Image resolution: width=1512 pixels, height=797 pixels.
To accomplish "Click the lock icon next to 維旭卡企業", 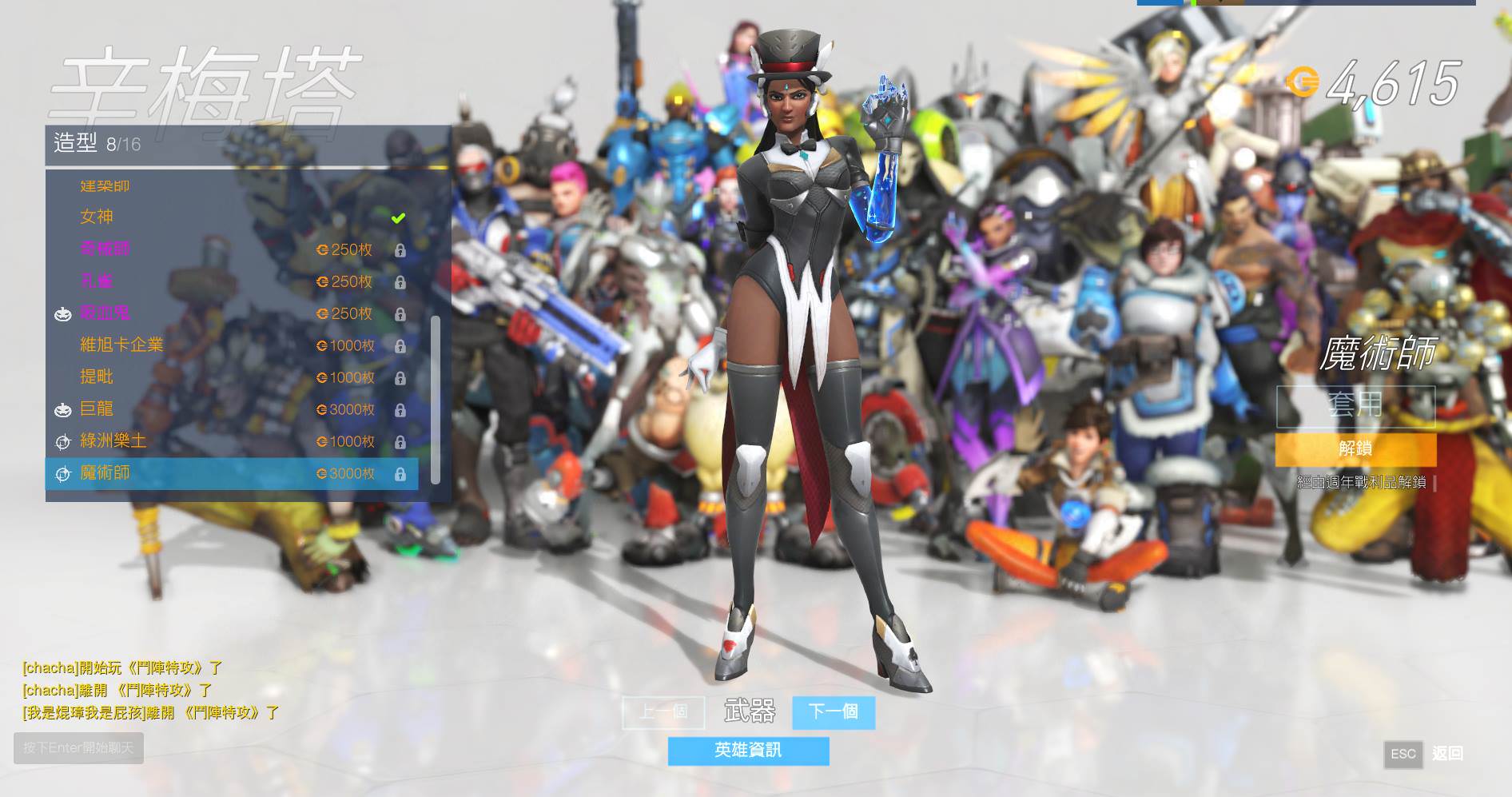I will tap(401, 346).
